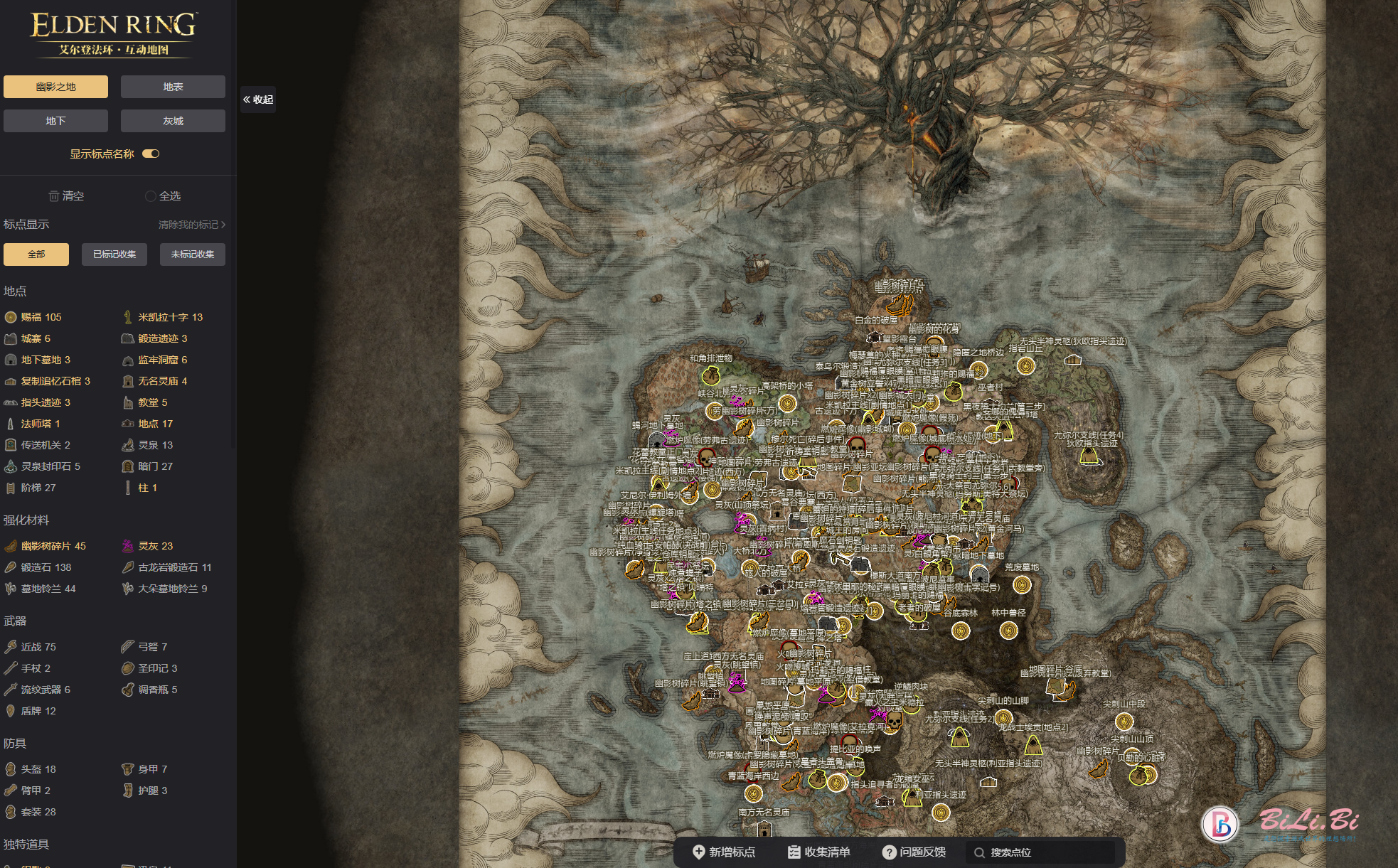Select the 地下 underground map tab
This screenshot has height=868, width=1398.
[55, 121]
